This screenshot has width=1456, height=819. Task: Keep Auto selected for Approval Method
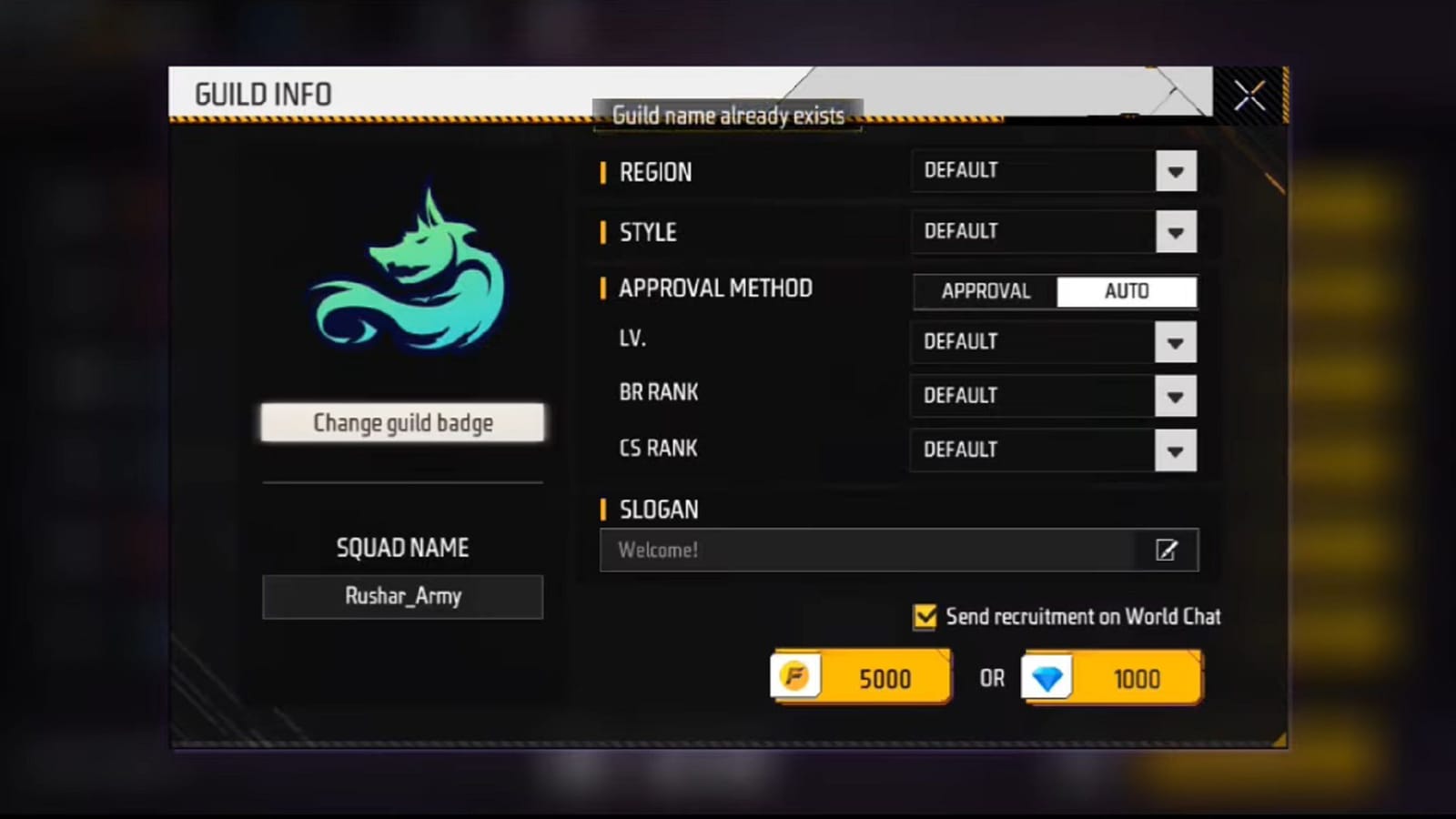coord(1127,291)
